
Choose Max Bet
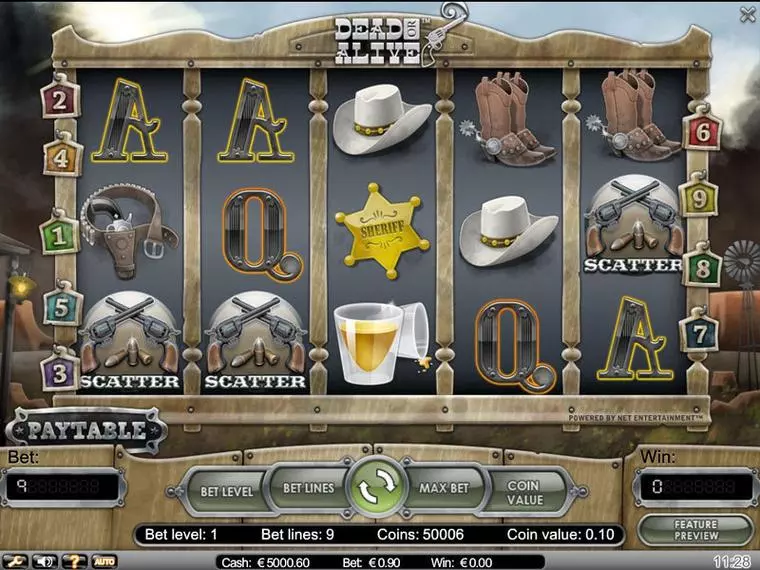[x=444, y=489]
